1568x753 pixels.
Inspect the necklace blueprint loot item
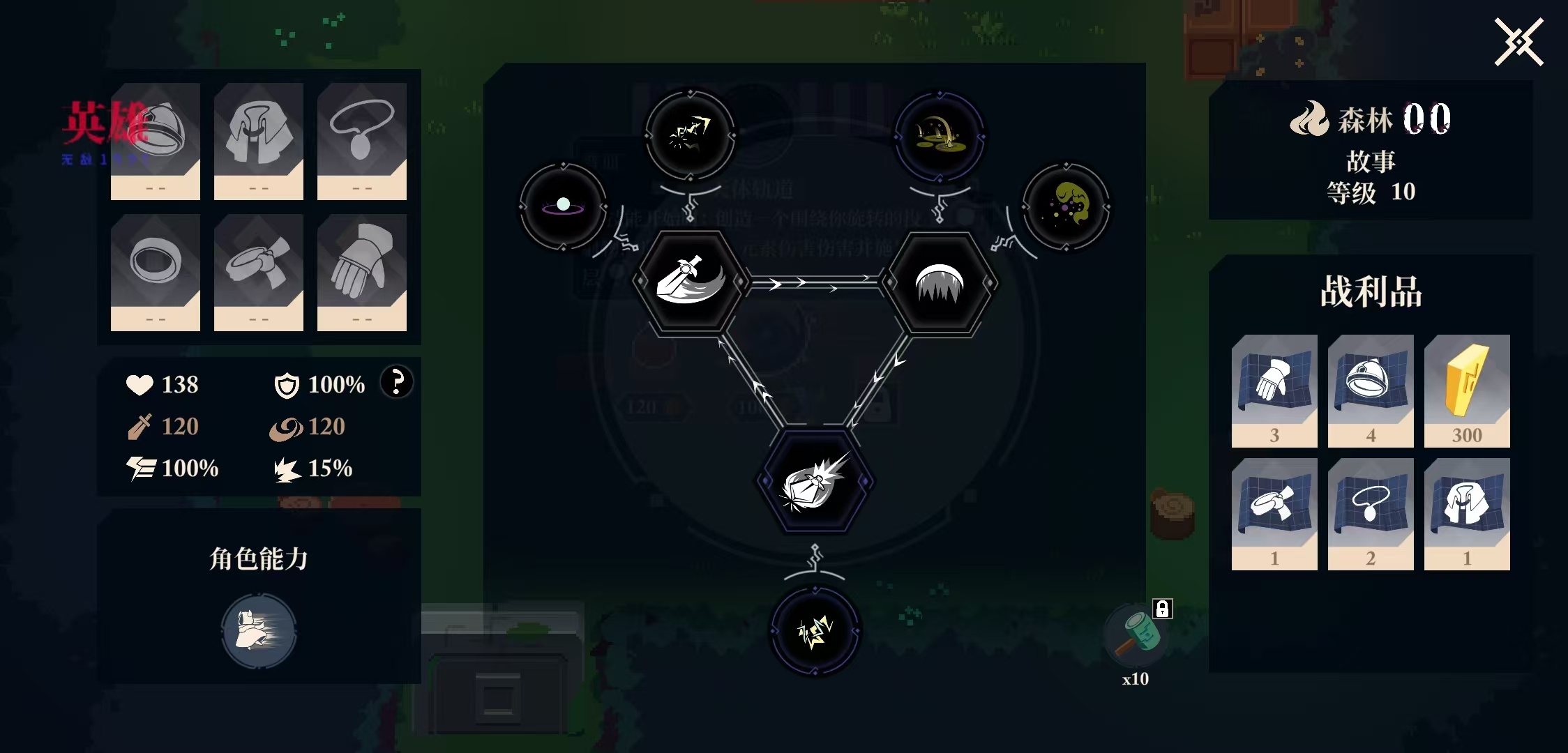[x=1371, y=514]
